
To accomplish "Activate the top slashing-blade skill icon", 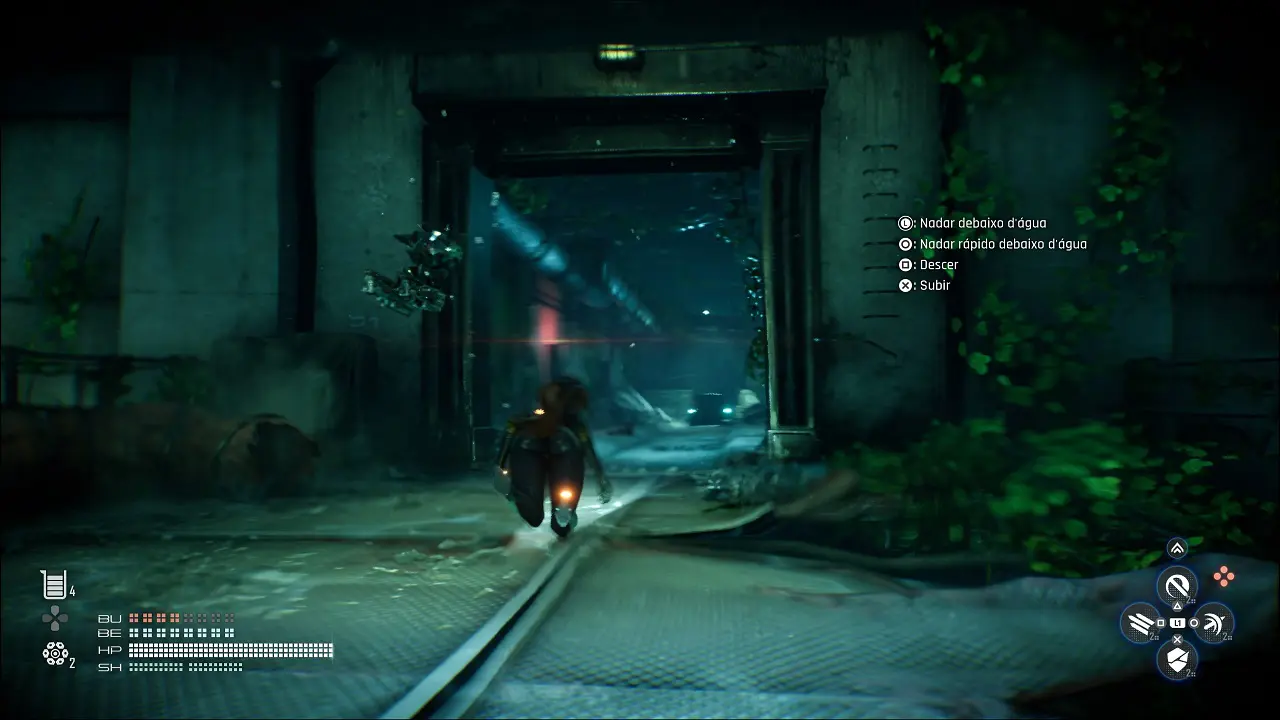I will pos(1177,585).
